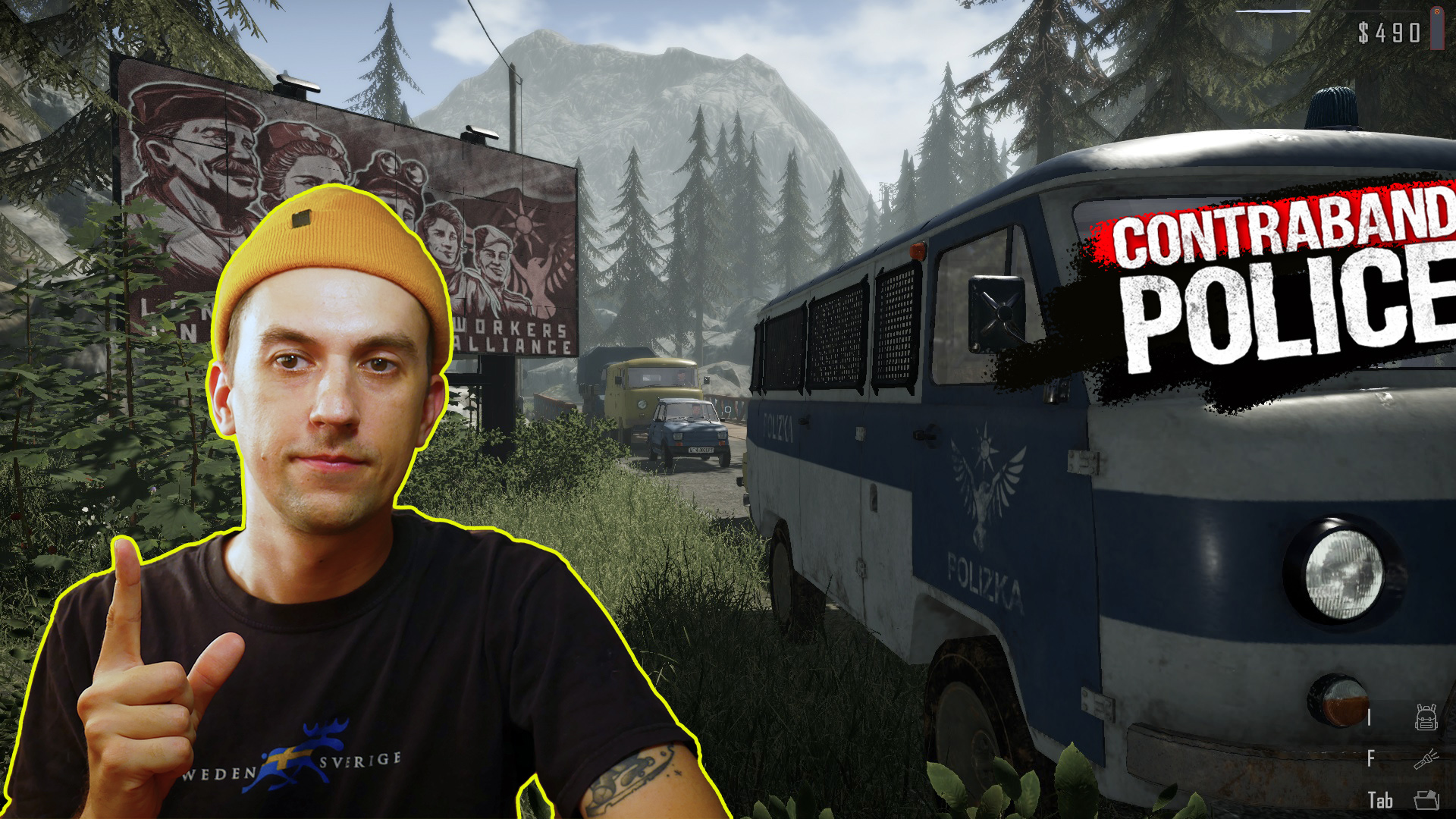This screenshot has width=1456, height=819.
Task: Open the documents folder icon beside Tab
Action: click(x=1427, y=800)
